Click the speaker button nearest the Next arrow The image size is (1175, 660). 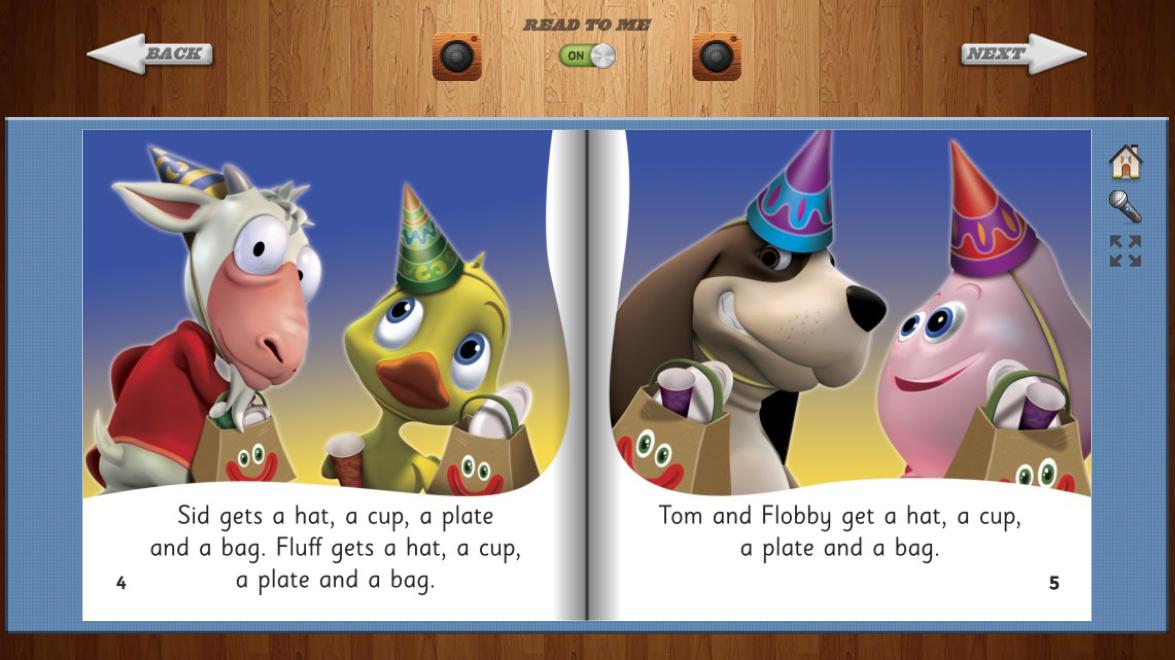(x=716, y=56)
